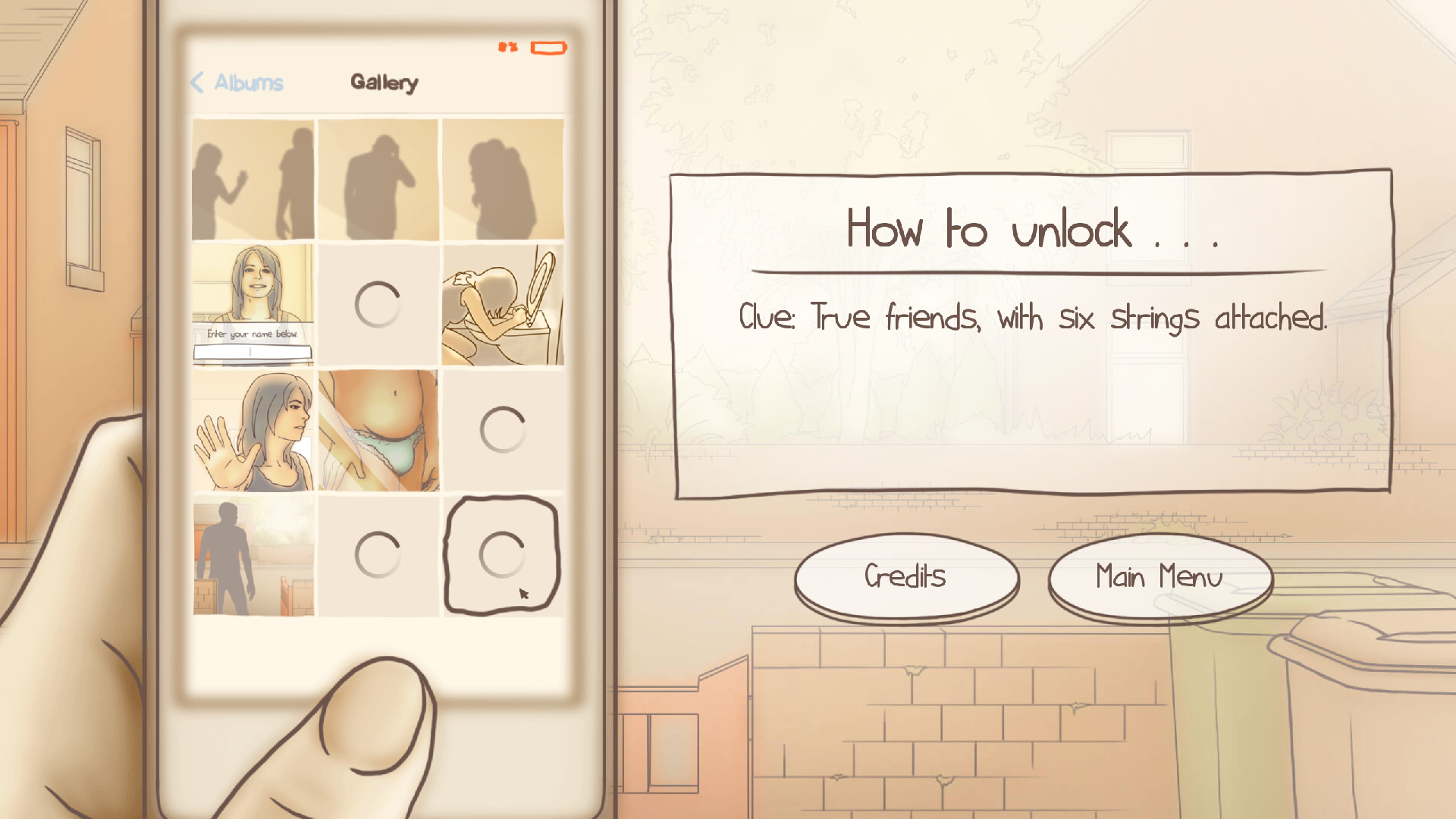Open the Credits screen
This screenshot has width=1456, height=819.
pos(905,578)
